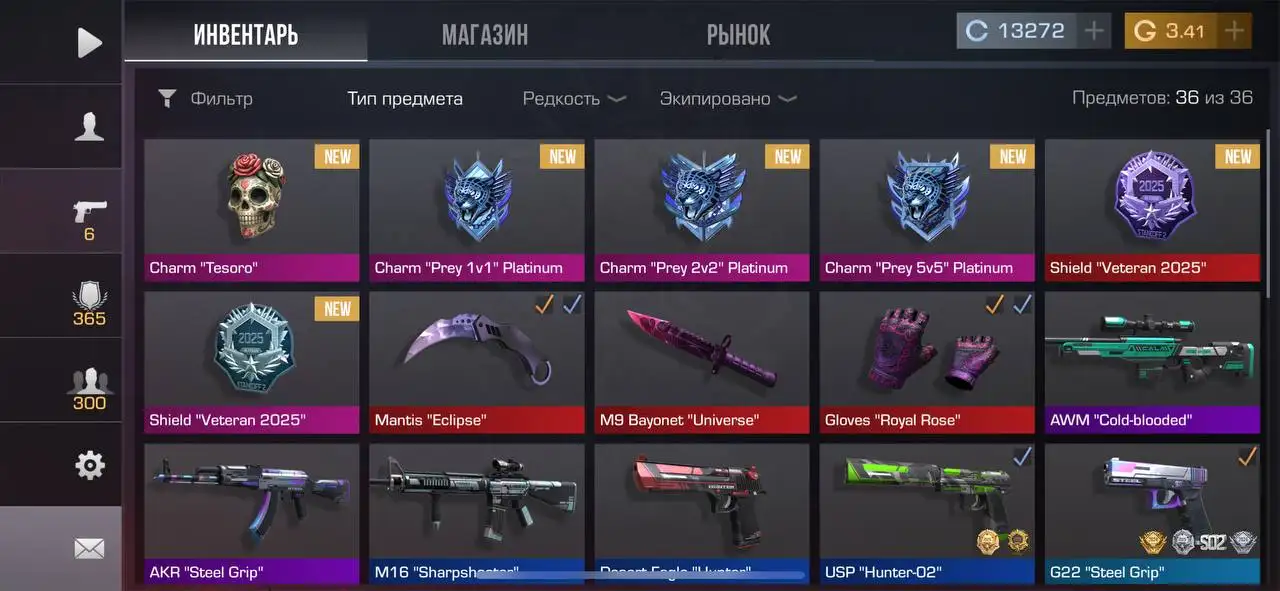Choose the AWM "Cold-blooded" sniper rifle
Viewport: 1280px width, 591px height.
[1151, 362]
